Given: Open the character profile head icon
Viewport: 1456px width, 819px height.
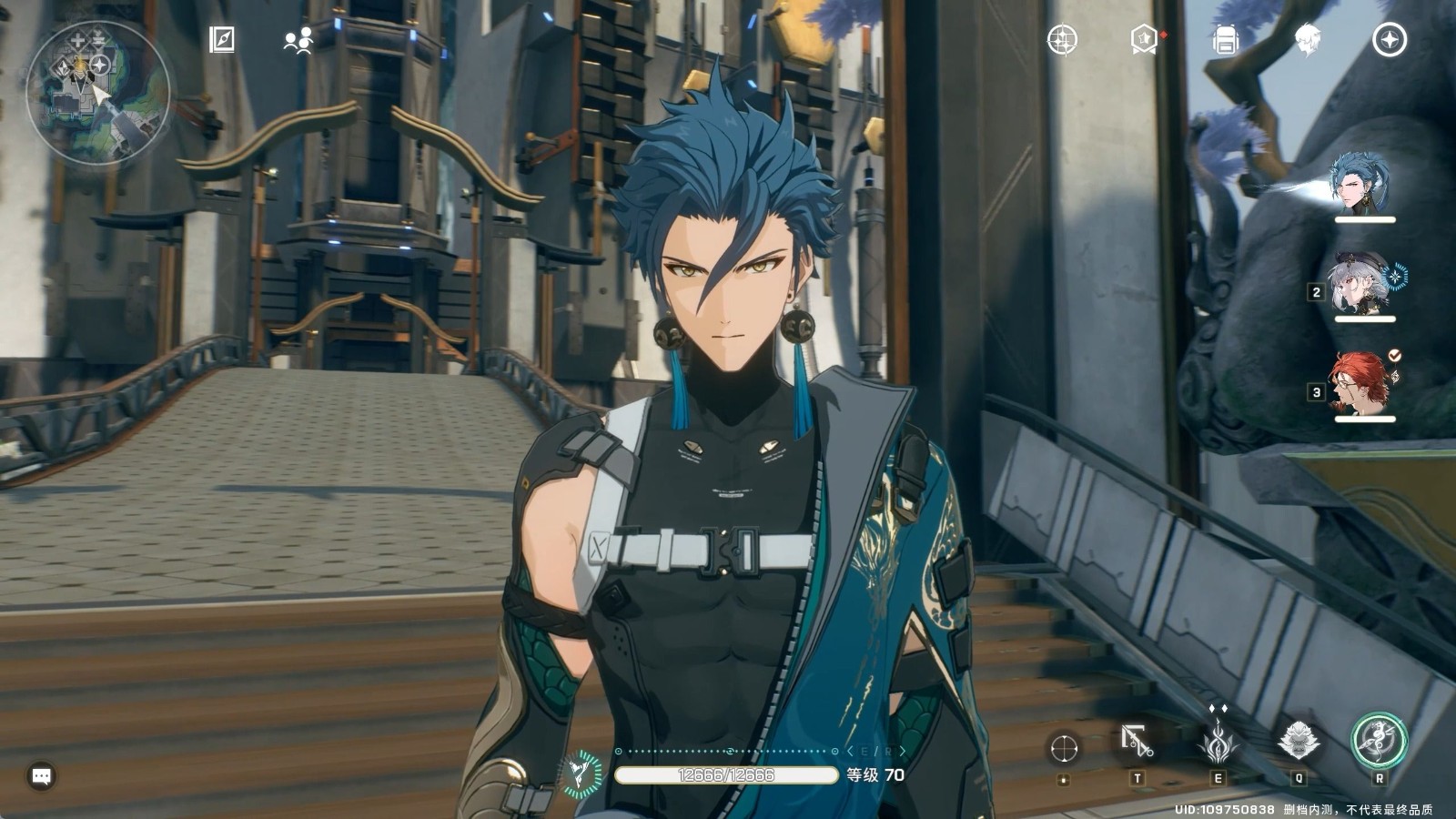Looking at the screenshot, I should tap(1308, 40).
